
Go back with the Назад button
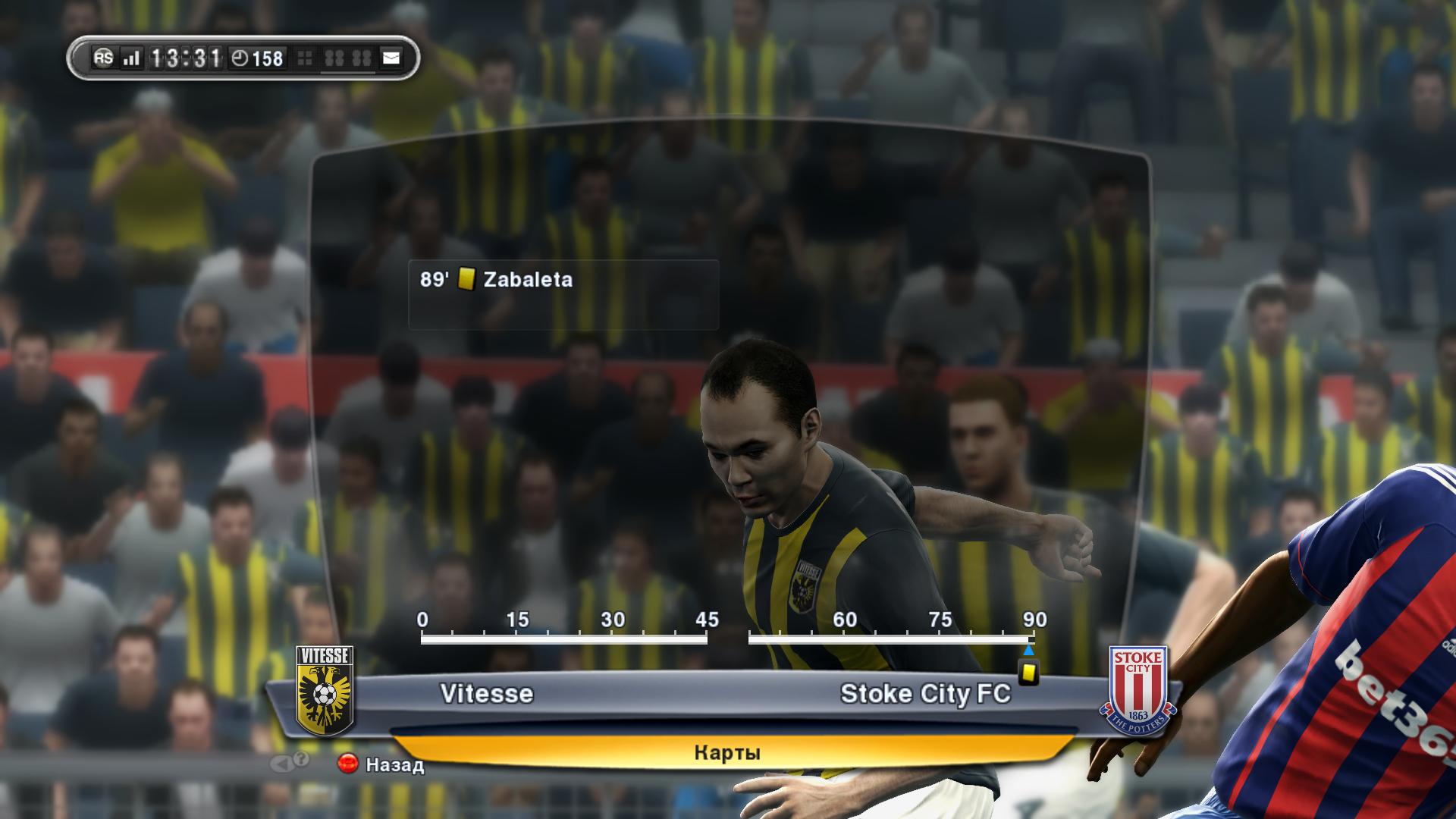(381, 764)
